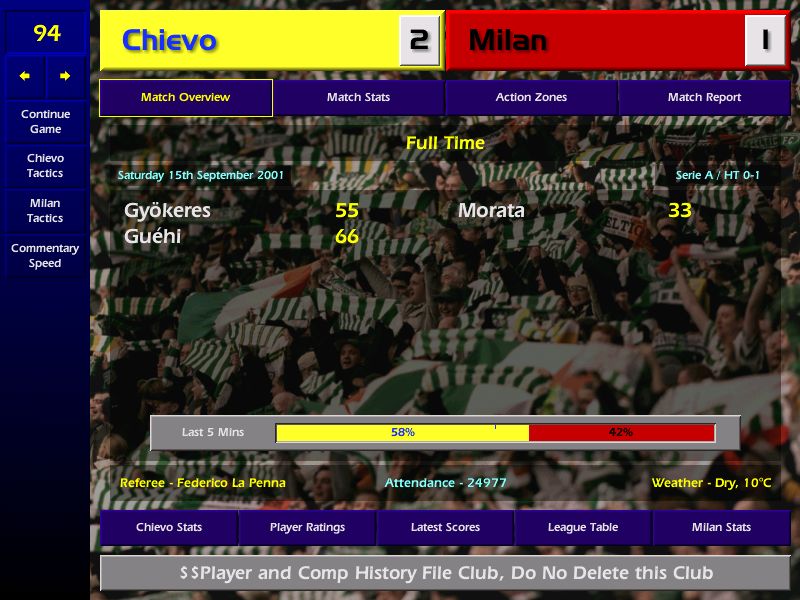Click the right yellow arrow button
The height and width of the screenshot is (600, 800).
66,76
